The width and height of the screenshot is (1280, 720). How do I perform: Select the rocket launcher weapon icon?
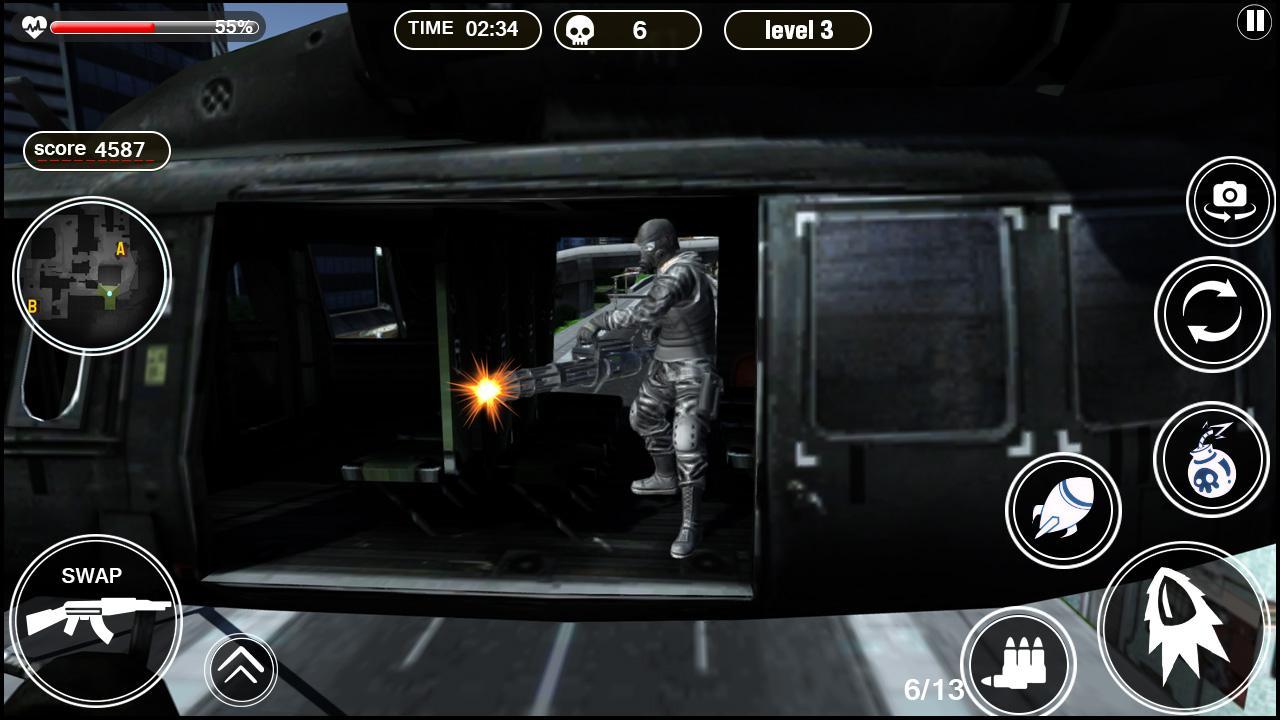1062,510
